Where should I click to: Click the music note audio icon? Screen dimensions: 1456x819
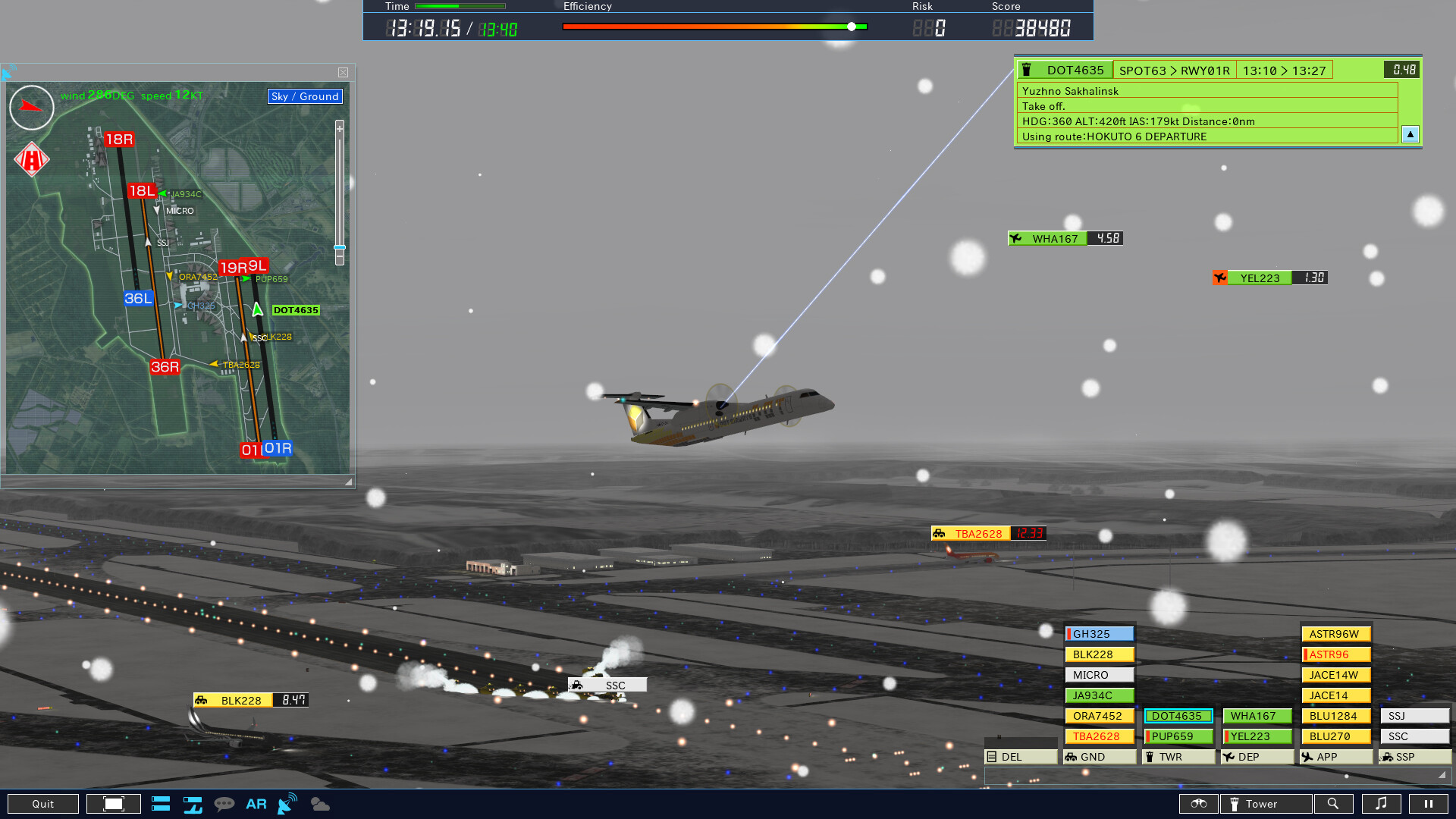pyautogui.click(x=1382, y=804)
